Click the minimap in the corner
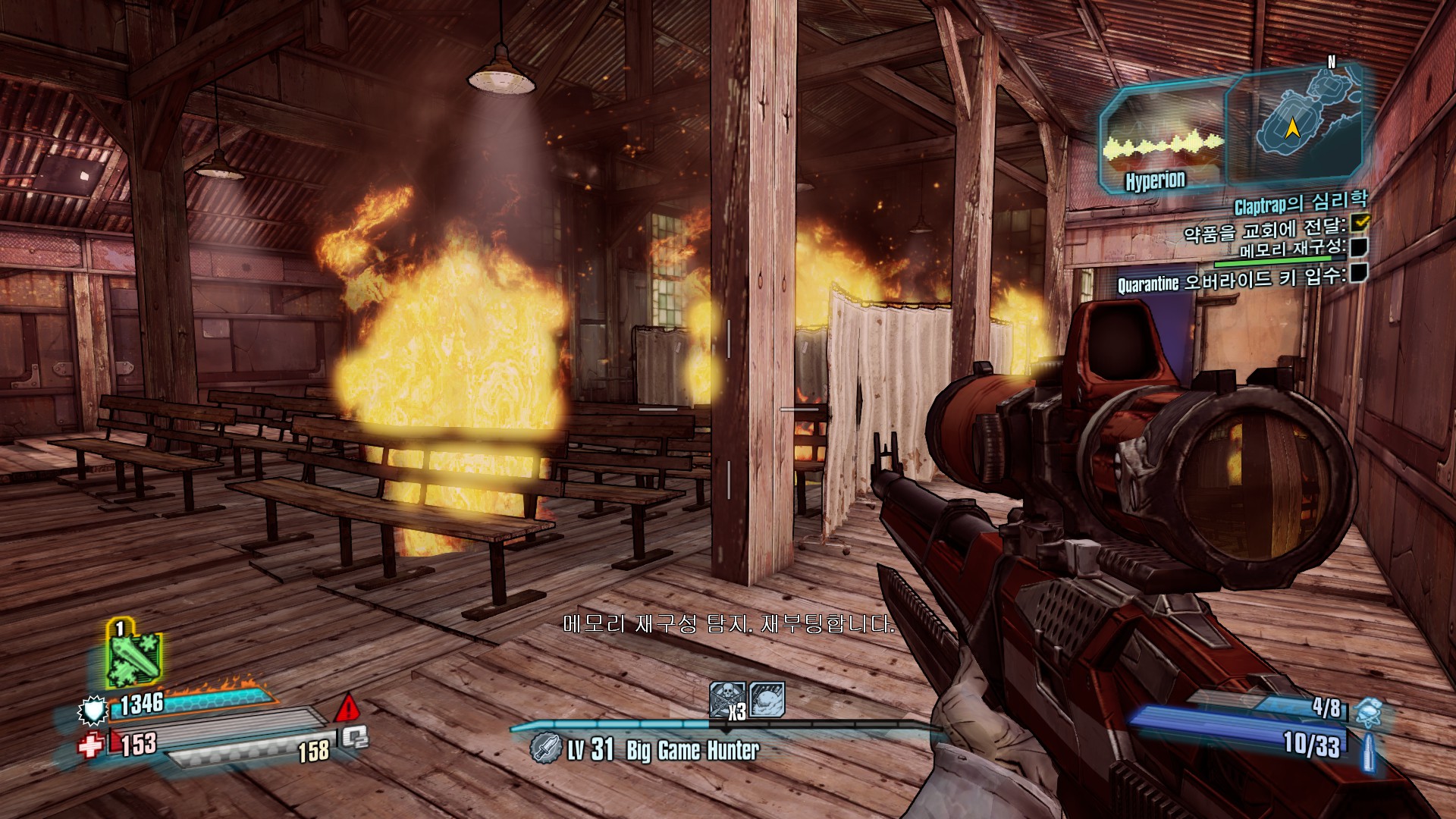Viewport: 1456px width, 819px height. (1295, 121)
